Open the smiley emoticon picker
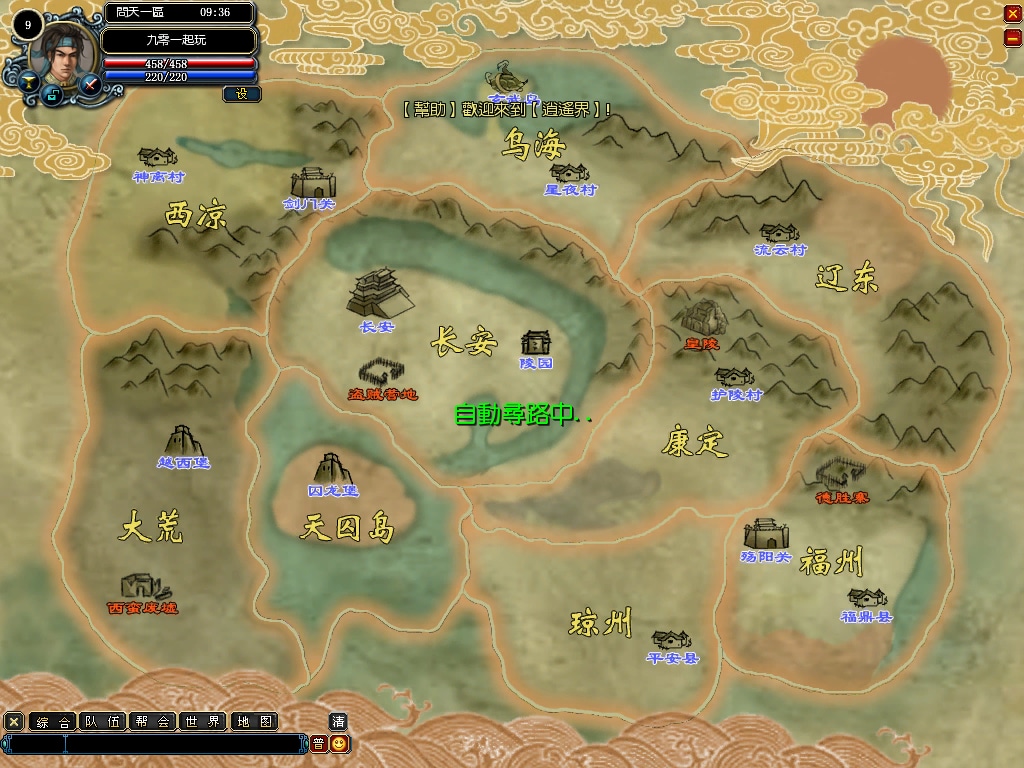Viewport: 1024px width, 768px height. (x=339, y=744)
